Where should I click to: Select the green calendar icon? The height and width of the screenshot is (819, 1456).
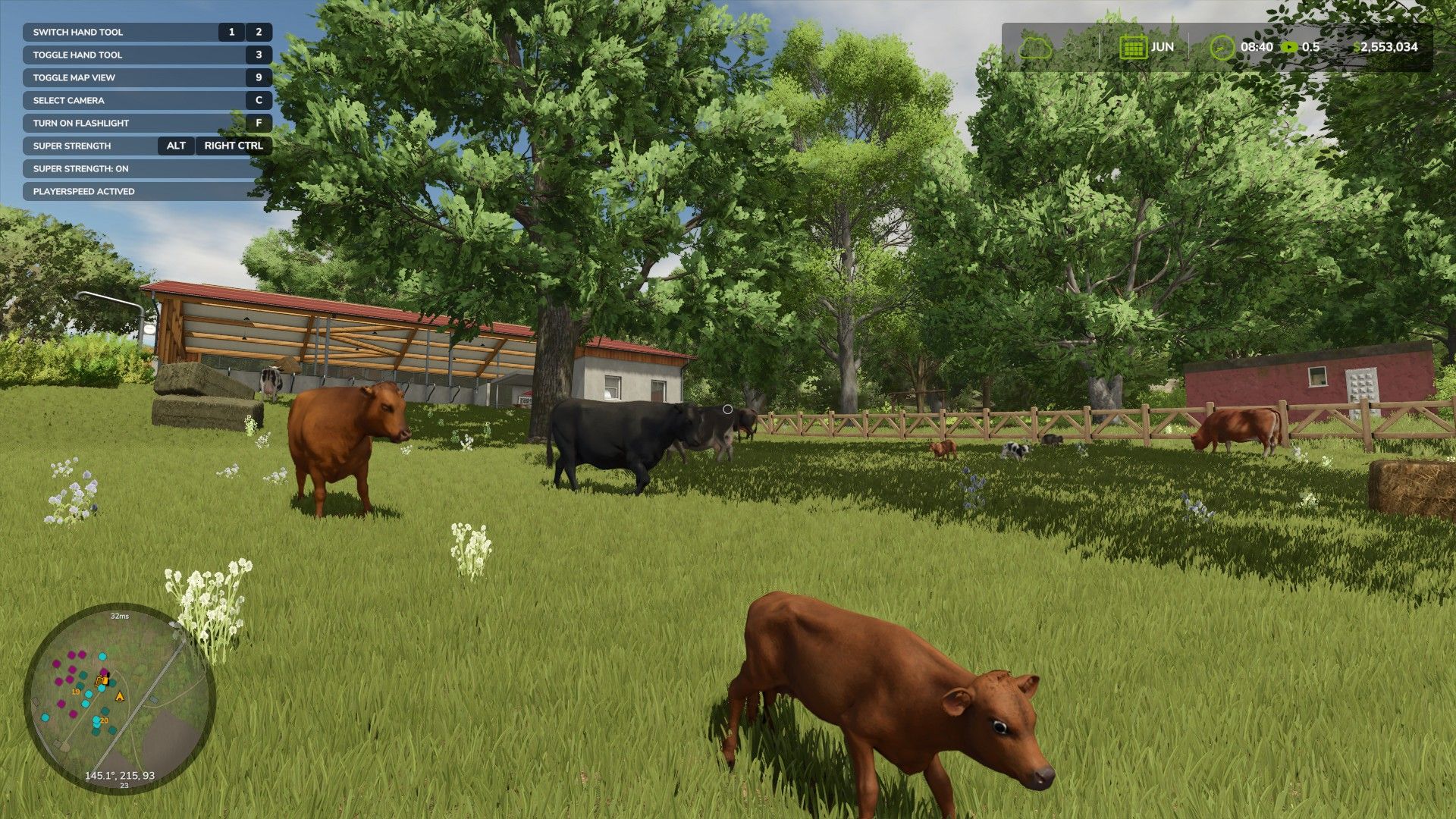[1133, 47]
